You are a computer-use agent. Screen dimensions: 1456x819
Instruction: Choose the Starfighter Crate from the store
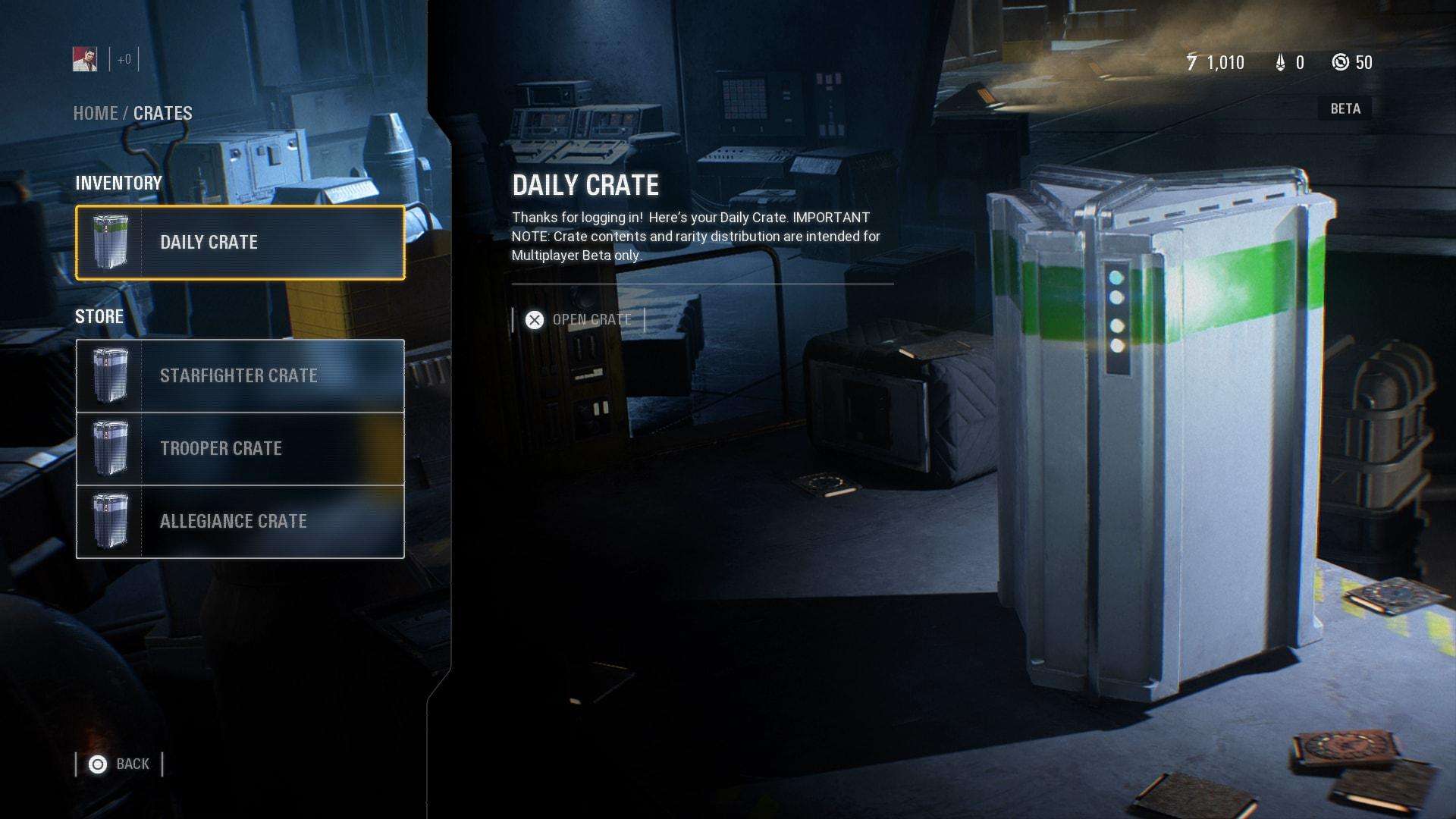(240, 375)
